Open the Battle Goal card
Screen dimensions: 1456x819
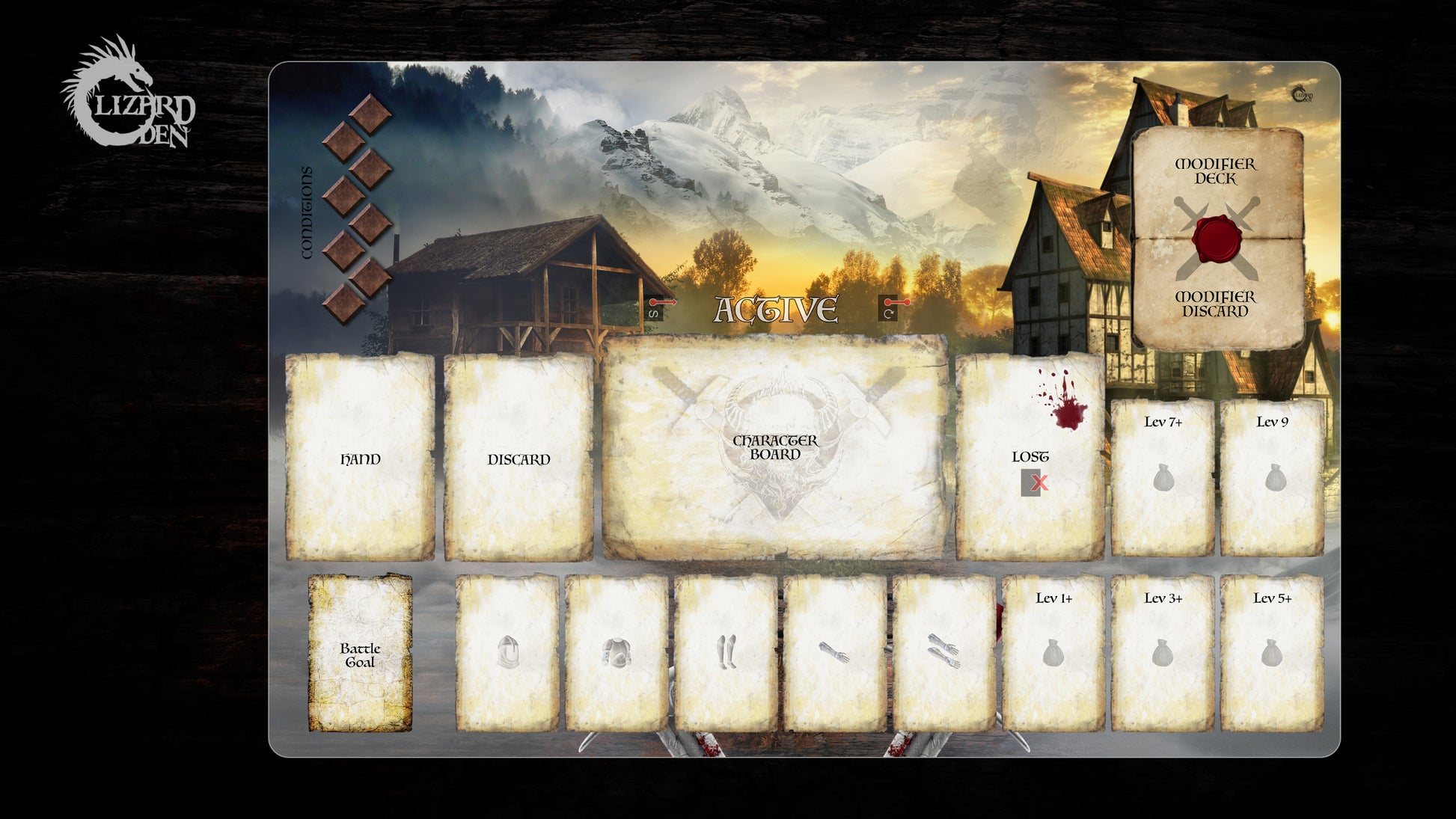[360, 653]
